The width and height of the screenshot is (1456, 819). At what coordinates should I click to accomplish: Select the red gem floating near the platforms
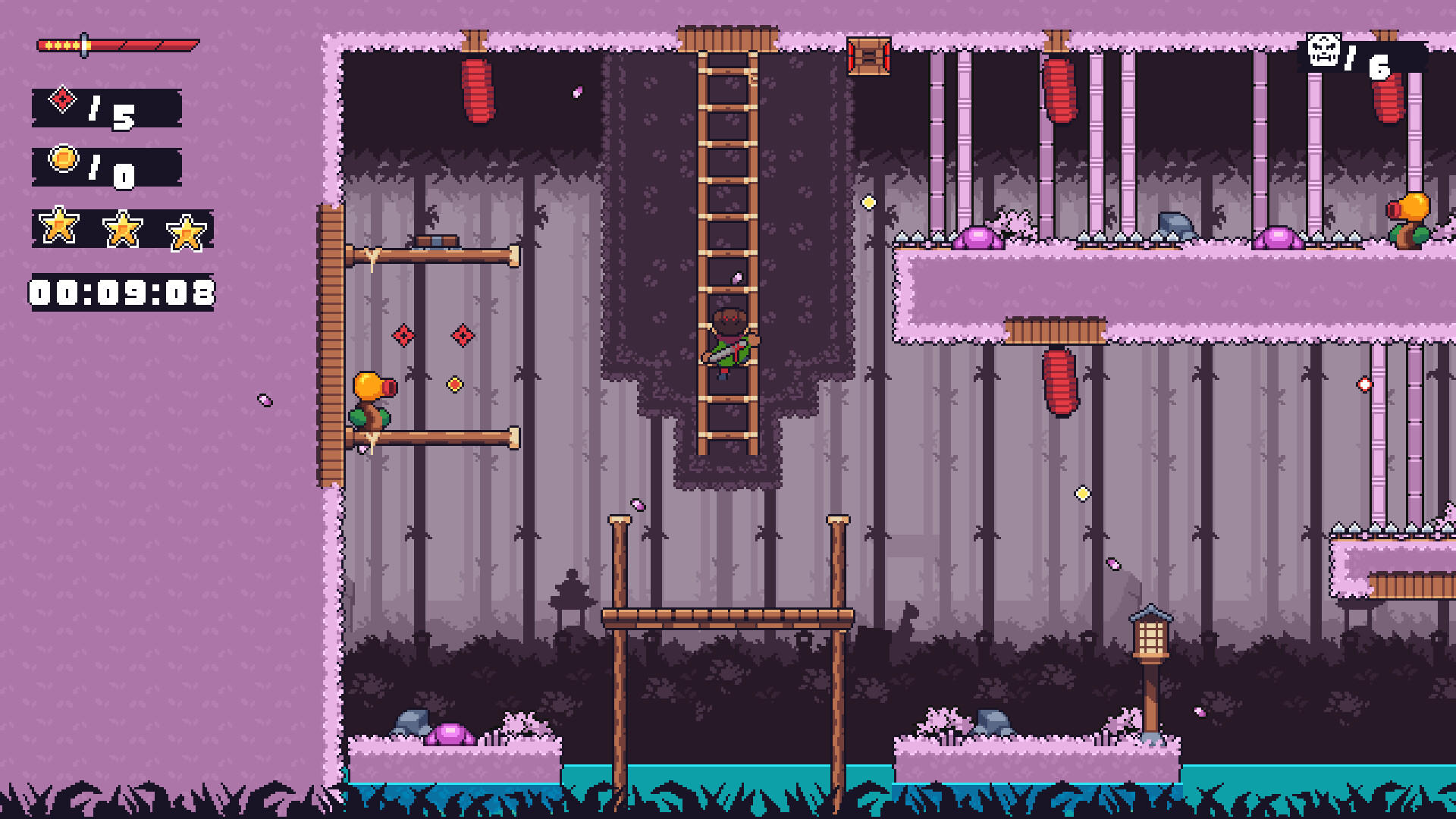(x=402, y=334)
